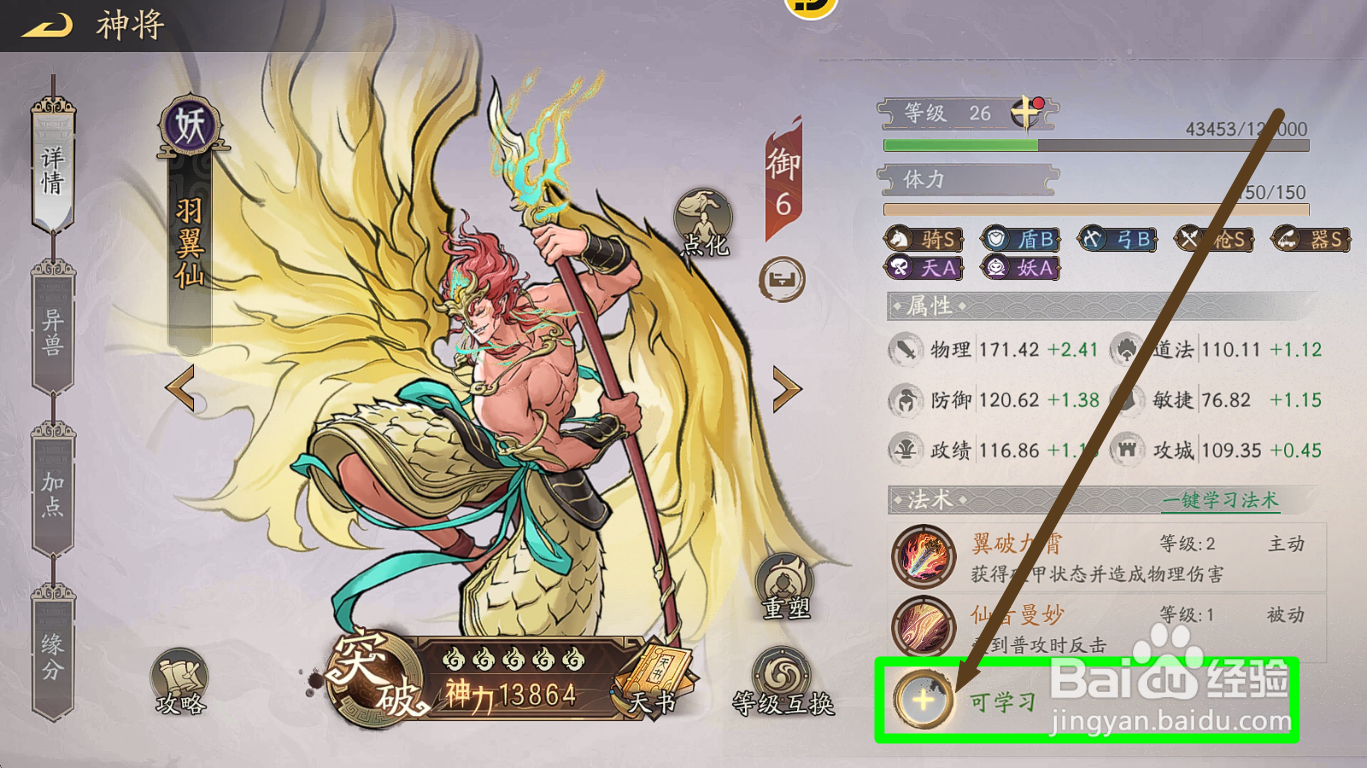The height and width of the screenshot is (768, 1367).
Task: Open the 翼破九霄 skill icon
Action: point(924,556)
